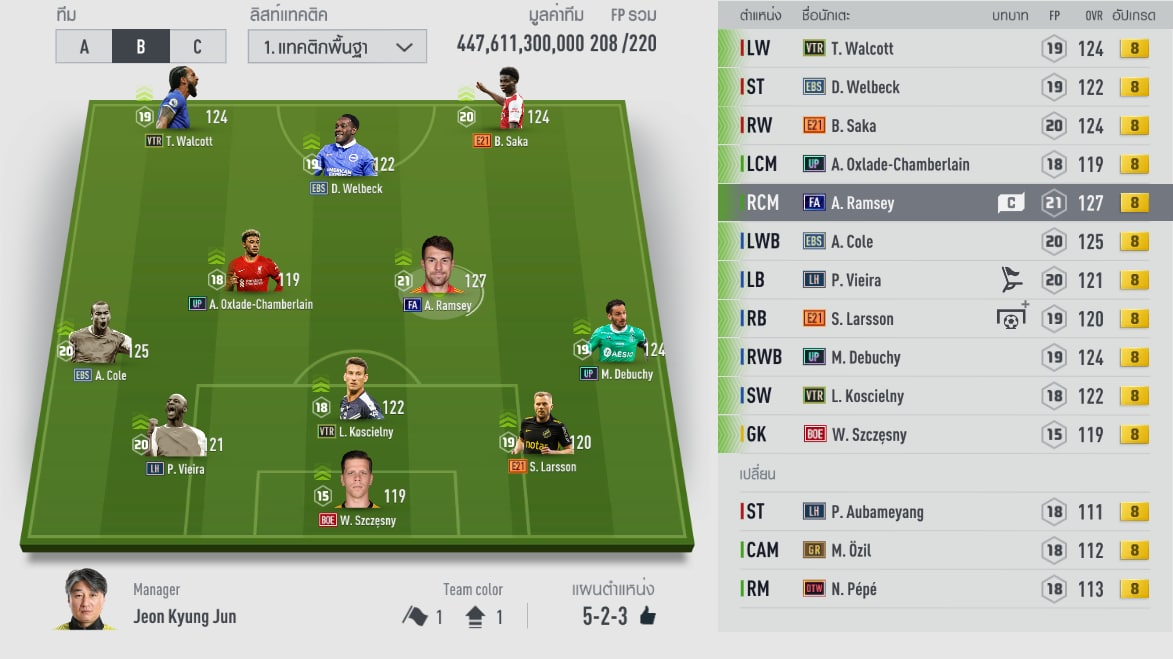
Task: Select team B tab
Action: click(x=141, y=47)
